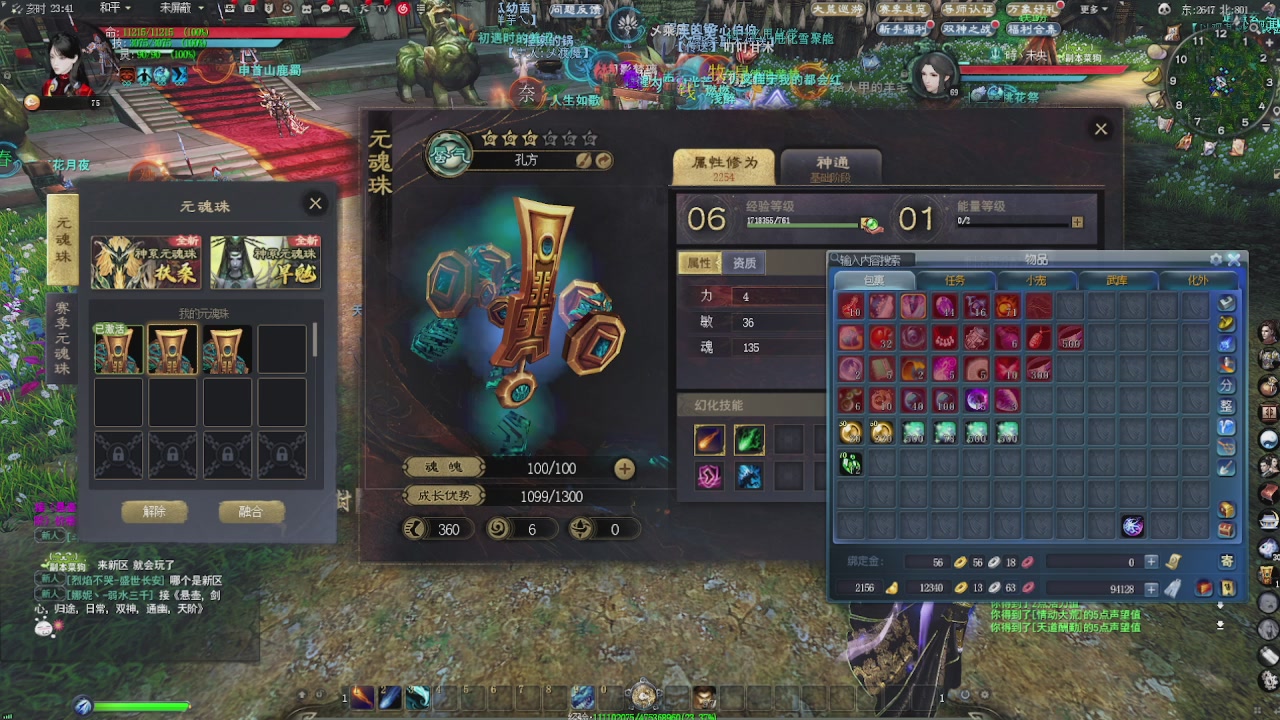This screenshot has width=1280, height=720.
Task: Open the settings gear on the 物品 window
Action: click(1216, 258)
